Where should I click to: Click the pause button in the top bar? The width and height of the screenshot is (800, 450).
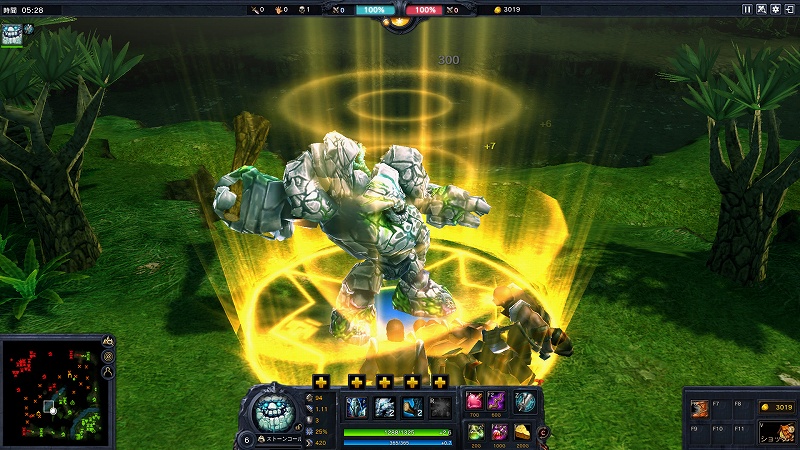point(746,9)
